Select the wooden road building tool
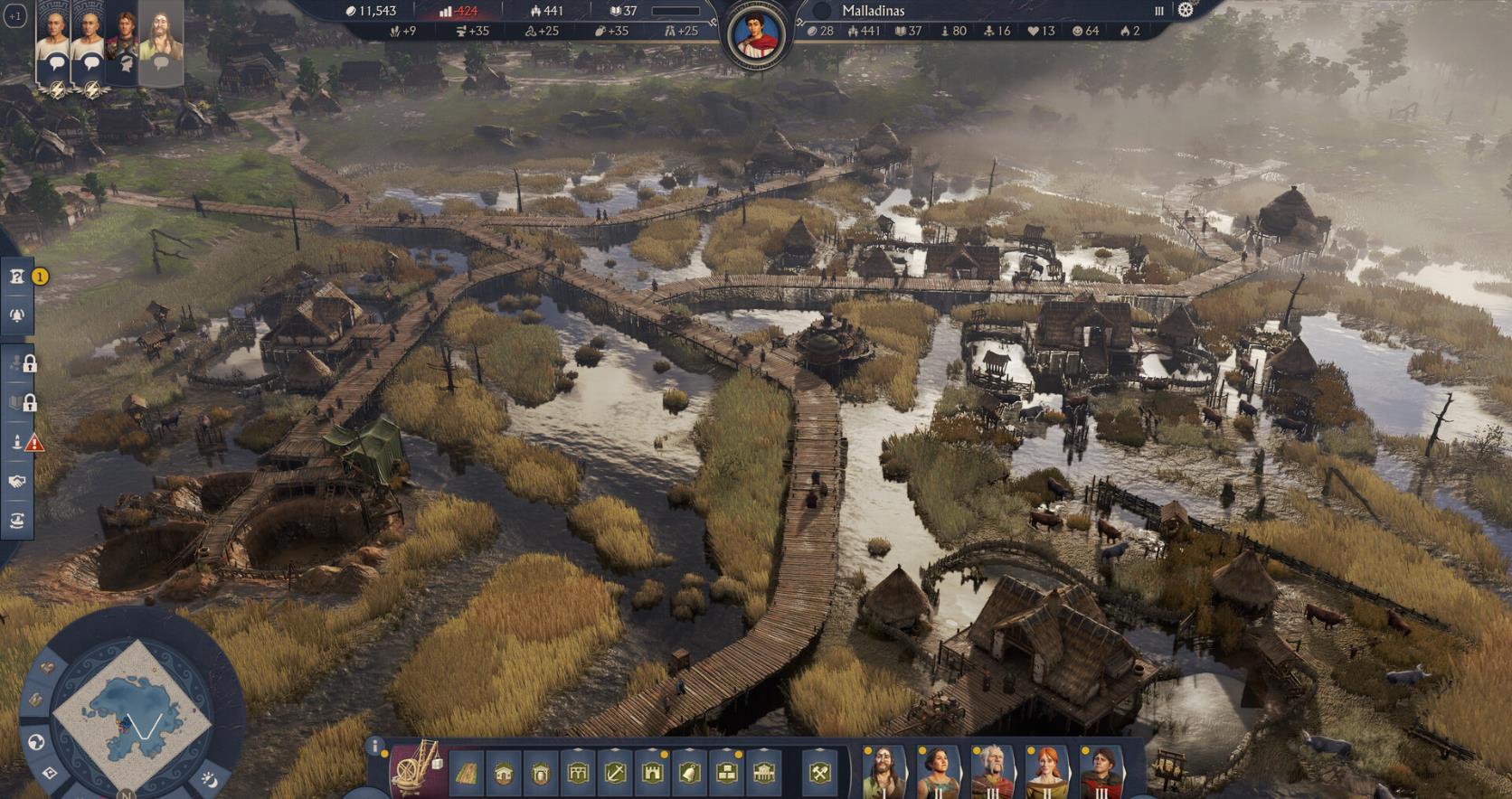This screenshot has height=799, width=1512. 466,774
